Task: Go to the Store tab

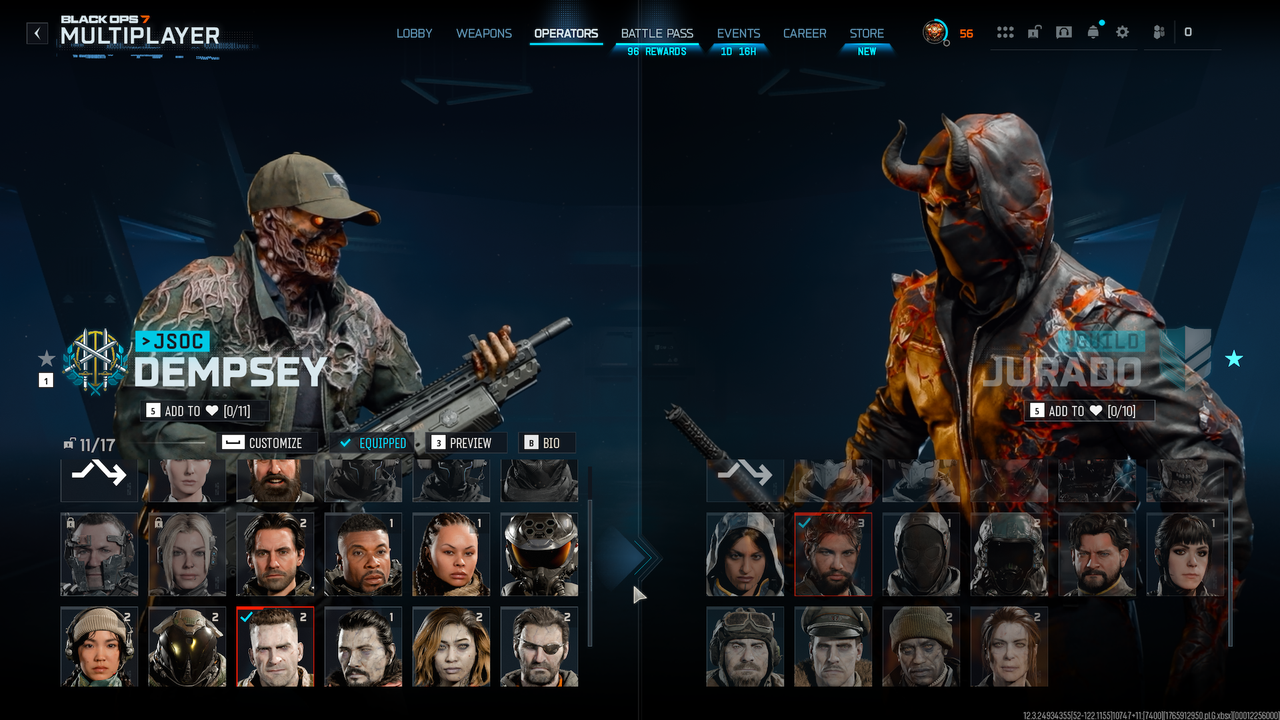Action: [867, 33]
